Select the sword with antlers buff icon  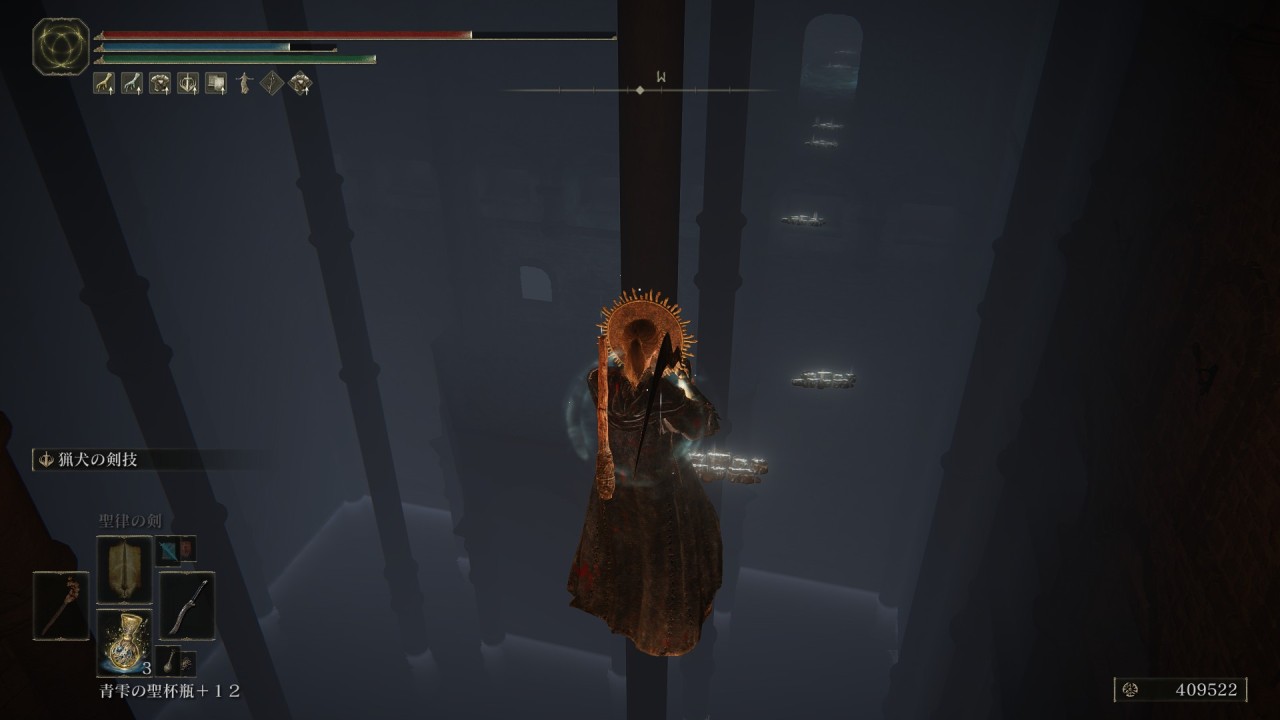click(x=188, y=84)
